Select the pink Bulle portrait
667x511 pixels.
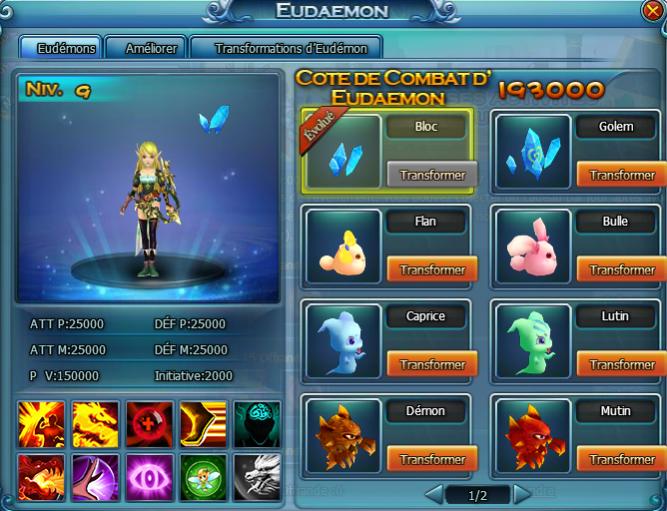[534, 246]
